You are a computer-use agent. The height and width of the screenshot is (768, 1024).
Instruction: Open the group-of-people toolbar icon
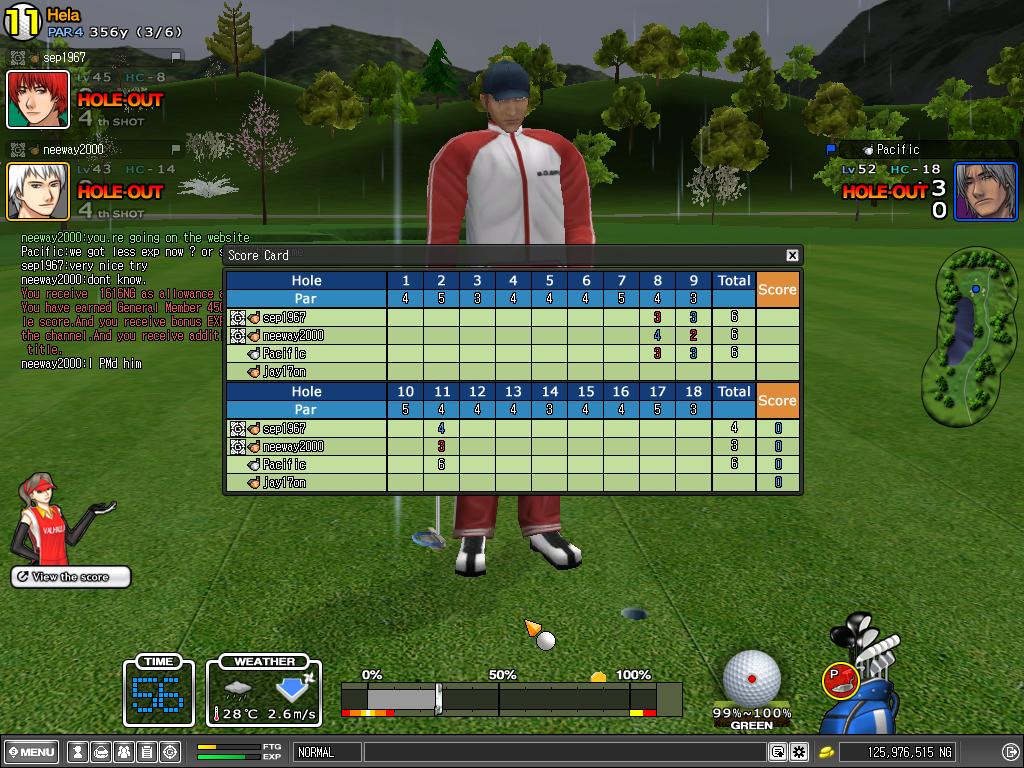124,752
